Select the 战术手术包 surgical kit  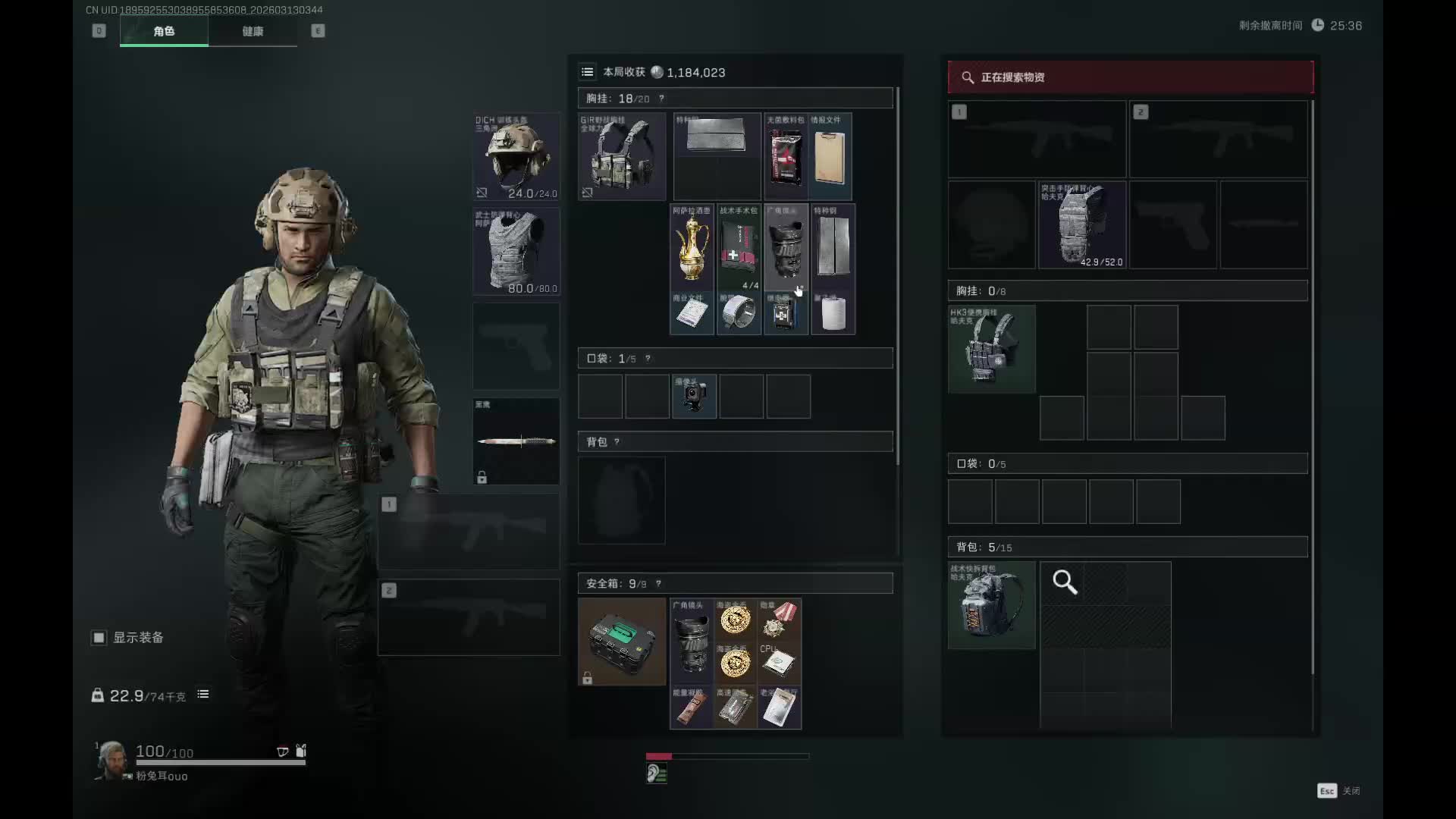click(x=739, y=247)
